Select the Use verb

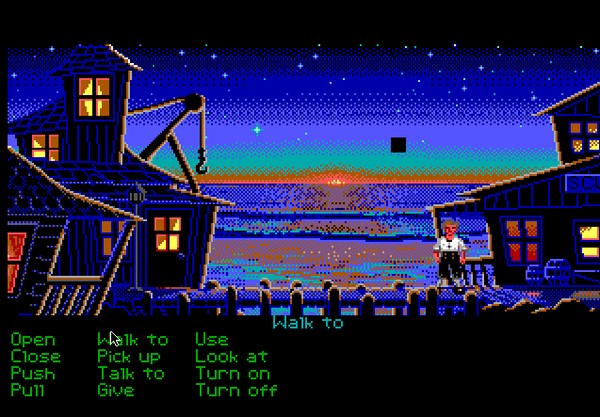(211, 340)
